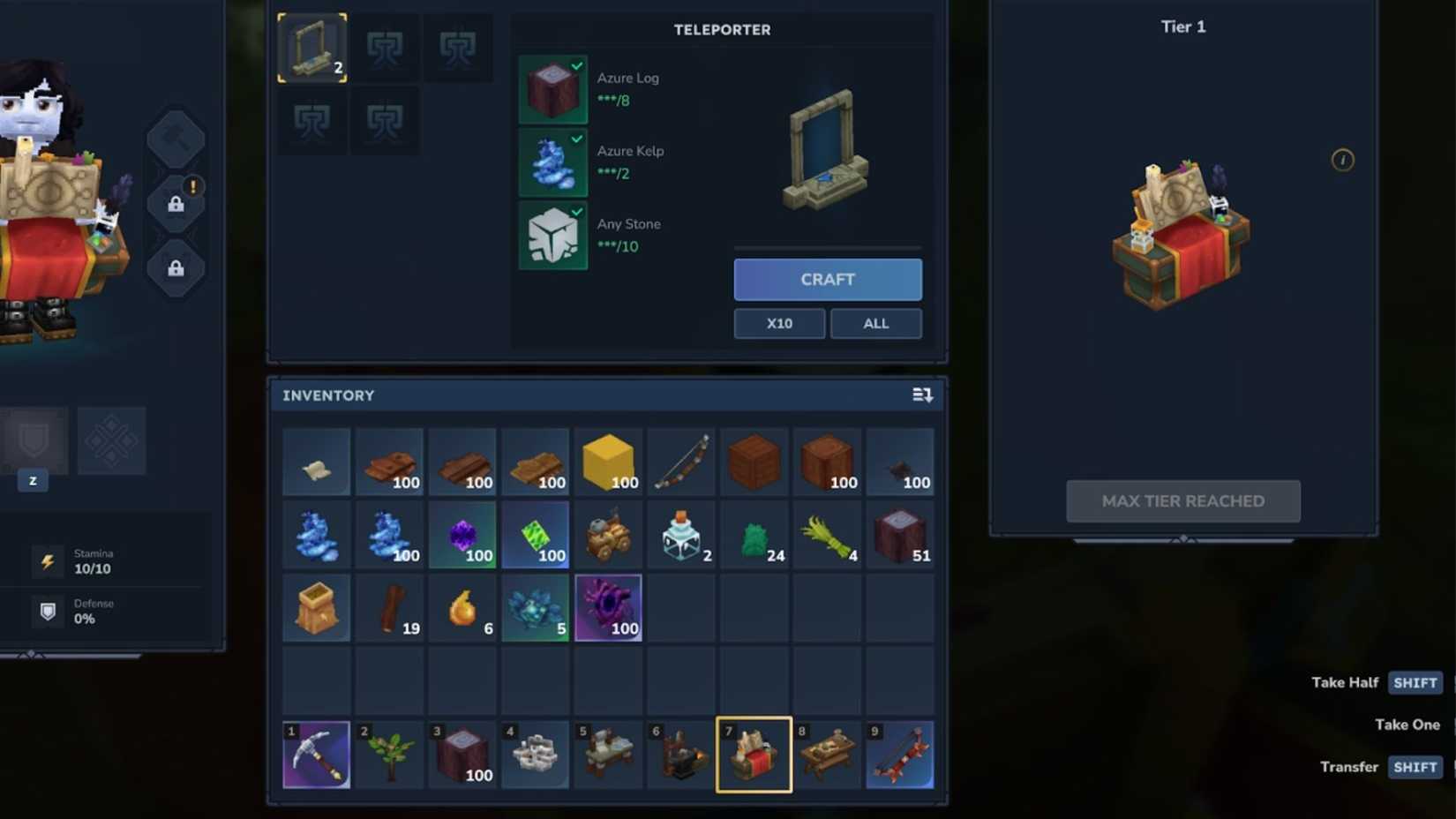Open the info tooltip on the Tier 1 panel

[x=1342, y=160]
